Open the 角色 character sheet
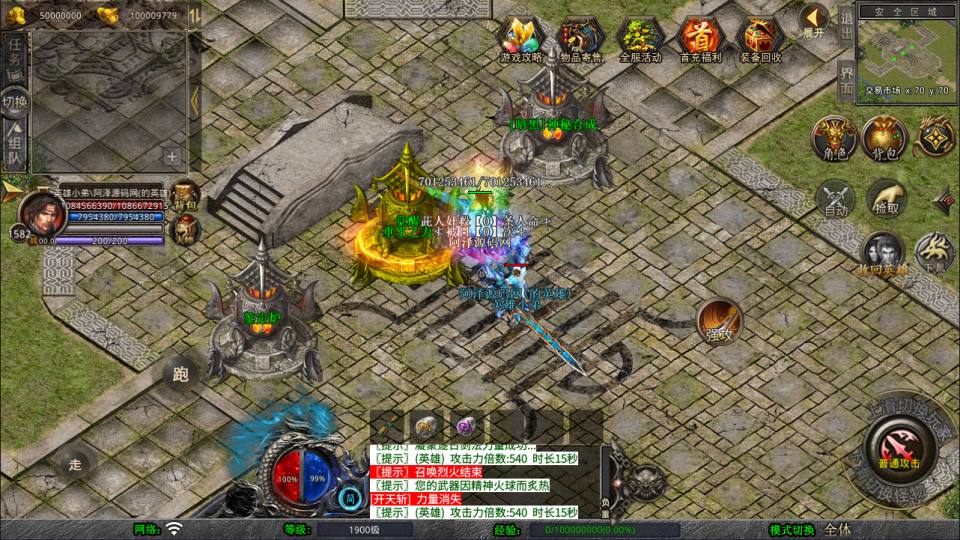Viewport: 960px width, 540px height. click(x=834, y=138)
